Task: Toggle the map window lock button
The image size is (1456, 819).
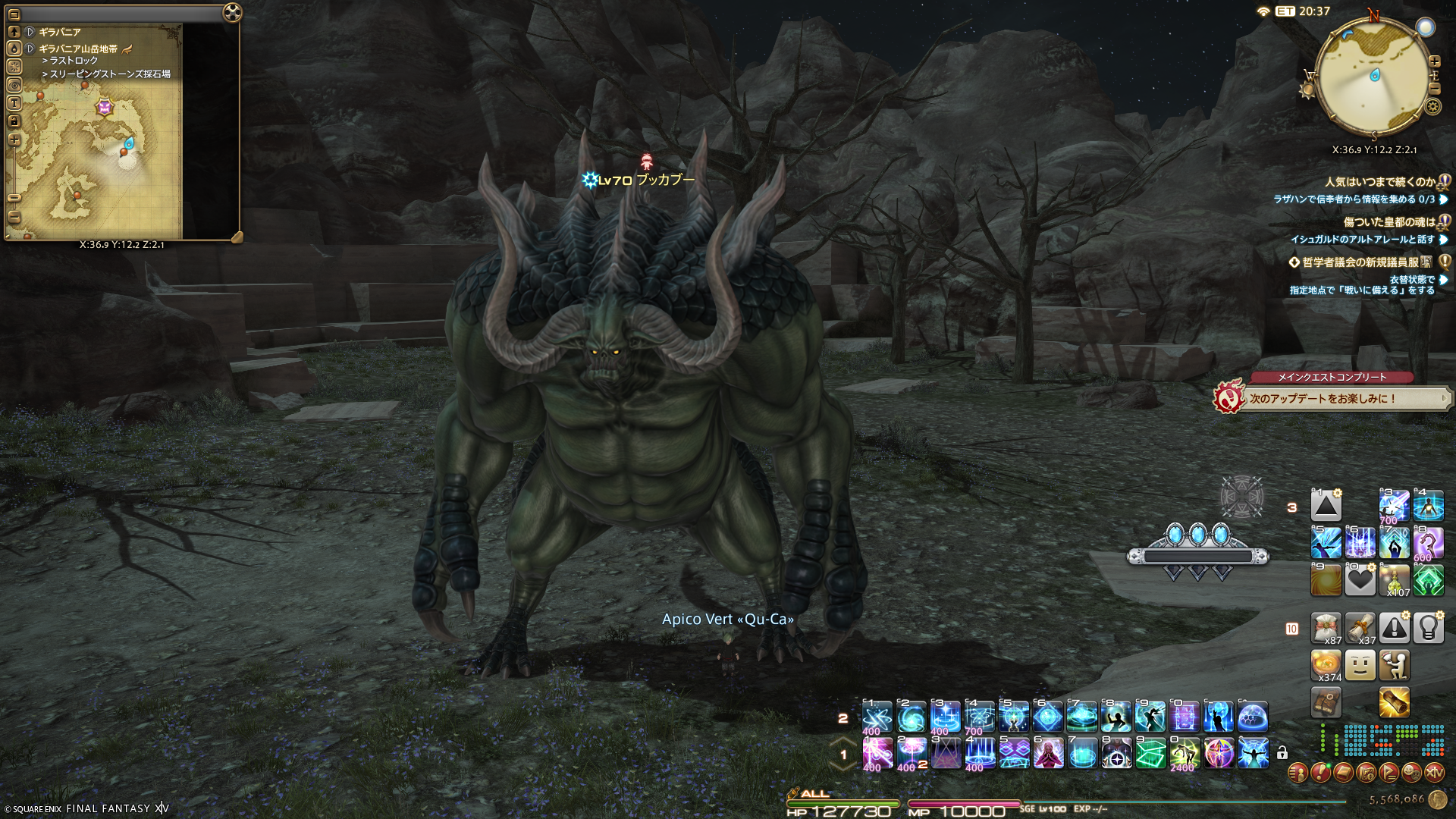Action: click(14, 121)
